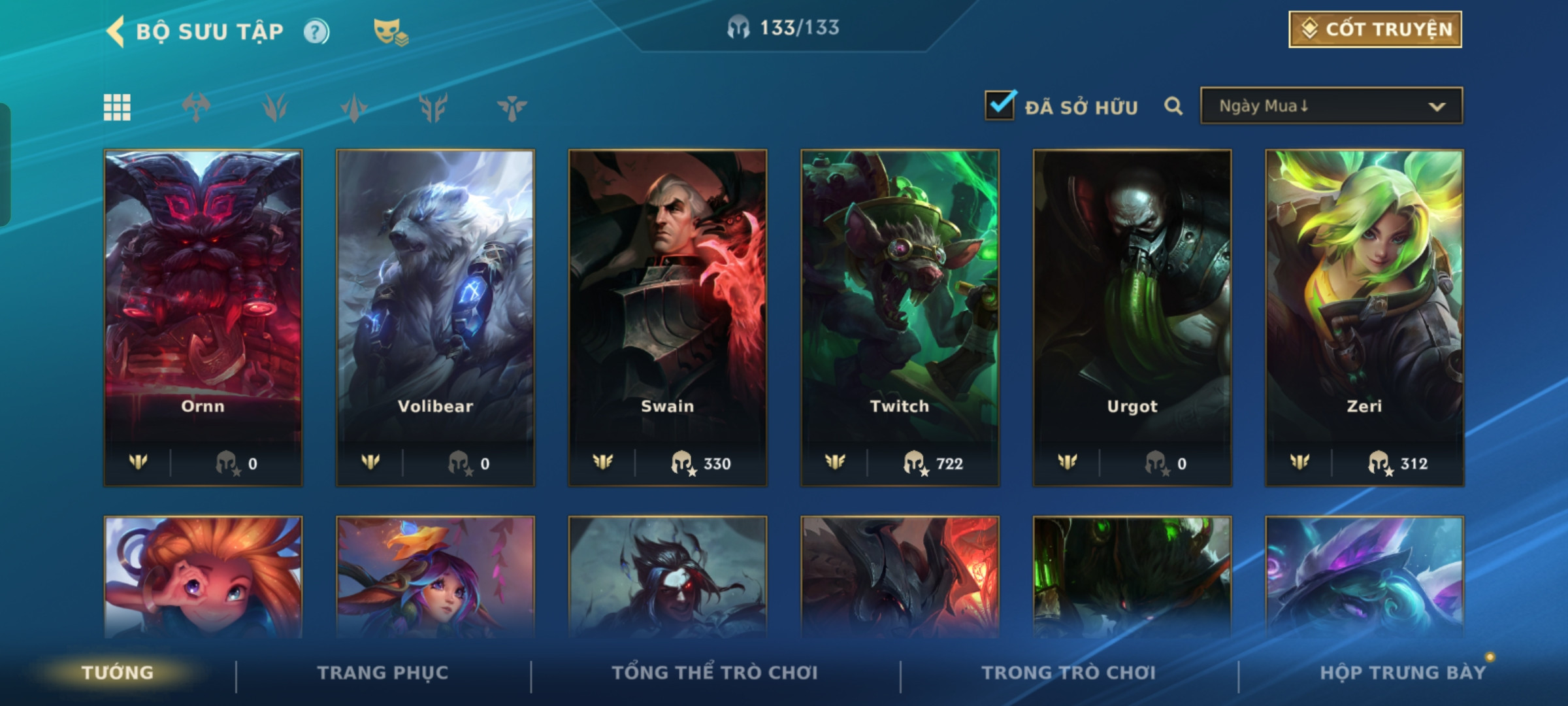Select the Ornn champion card
Screen dimensions: 1568x706
(203, 317)
